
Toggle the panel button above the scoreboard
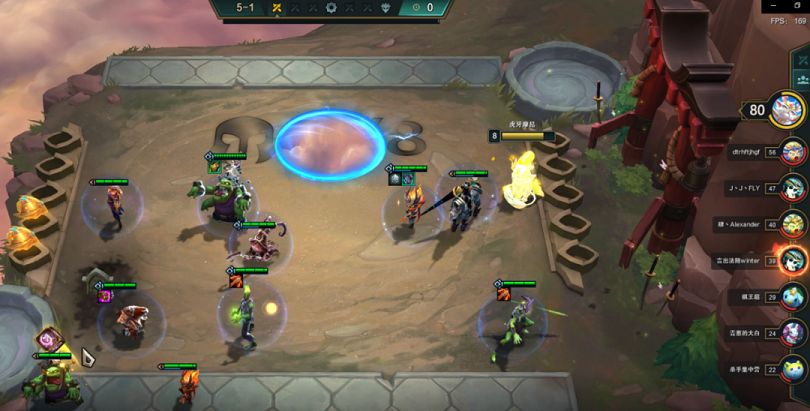point(800,79)
